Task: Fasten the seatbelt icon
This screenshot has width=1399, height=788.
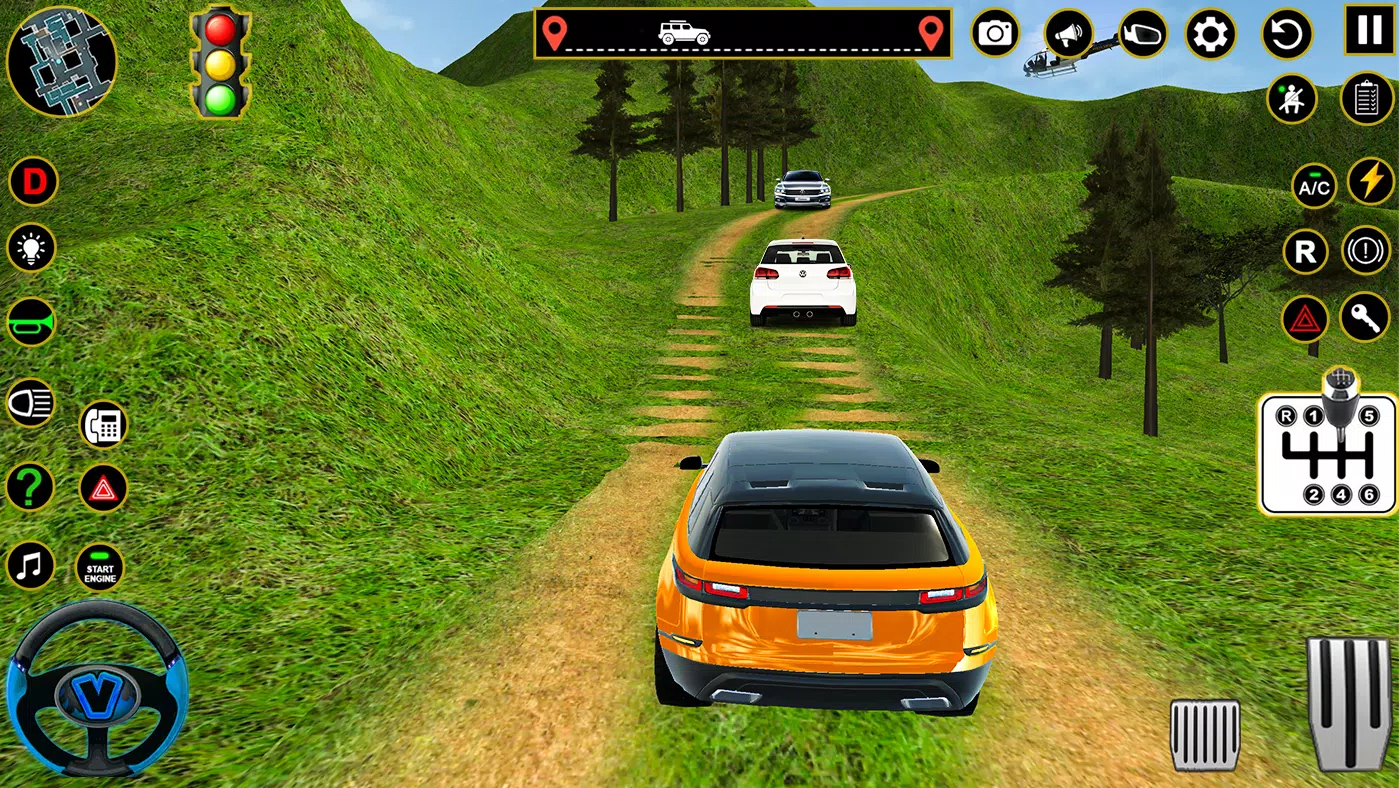Action: click(1291, 99)
